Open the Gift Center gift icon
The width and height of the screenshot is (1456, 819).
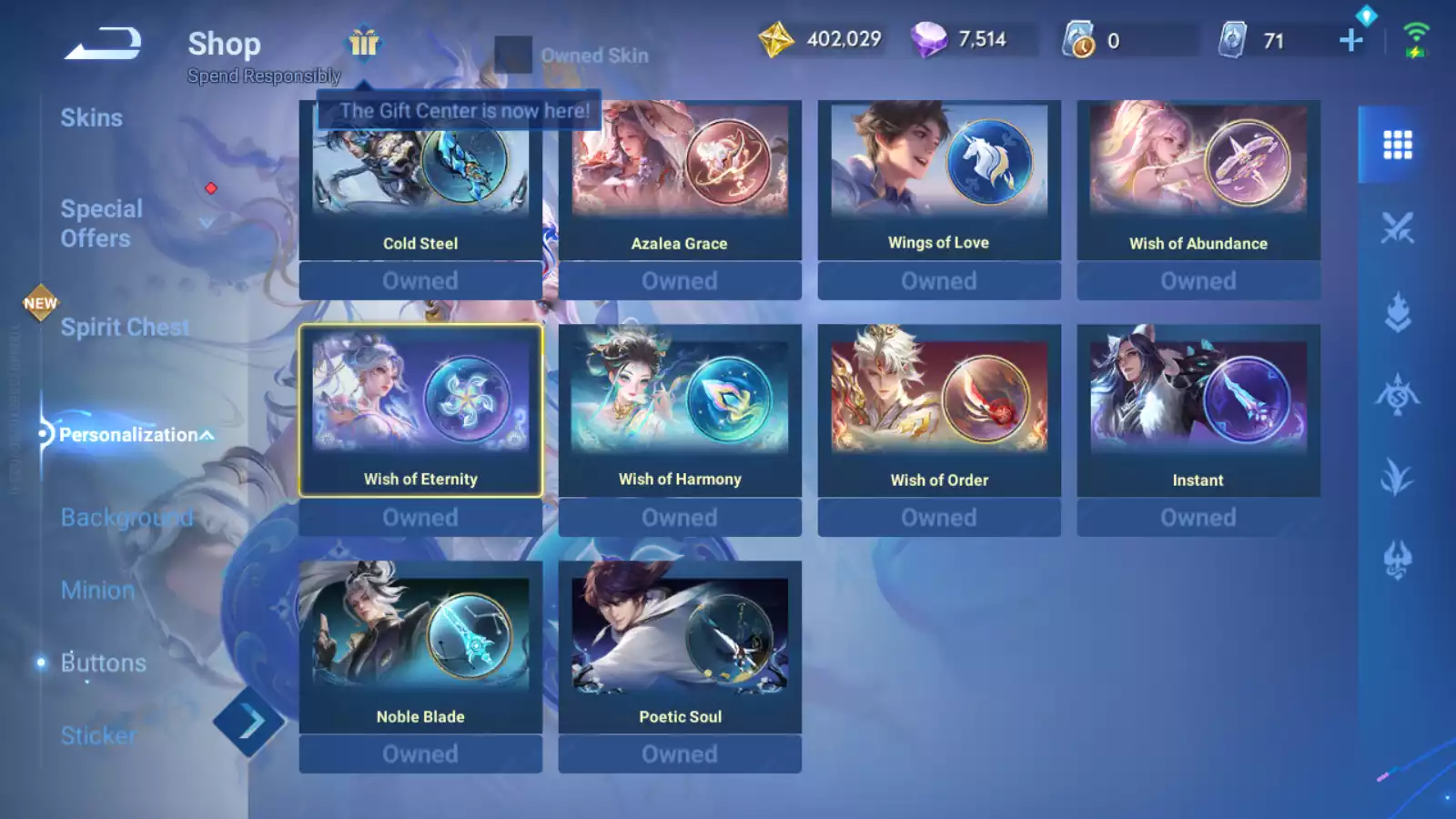364,43
